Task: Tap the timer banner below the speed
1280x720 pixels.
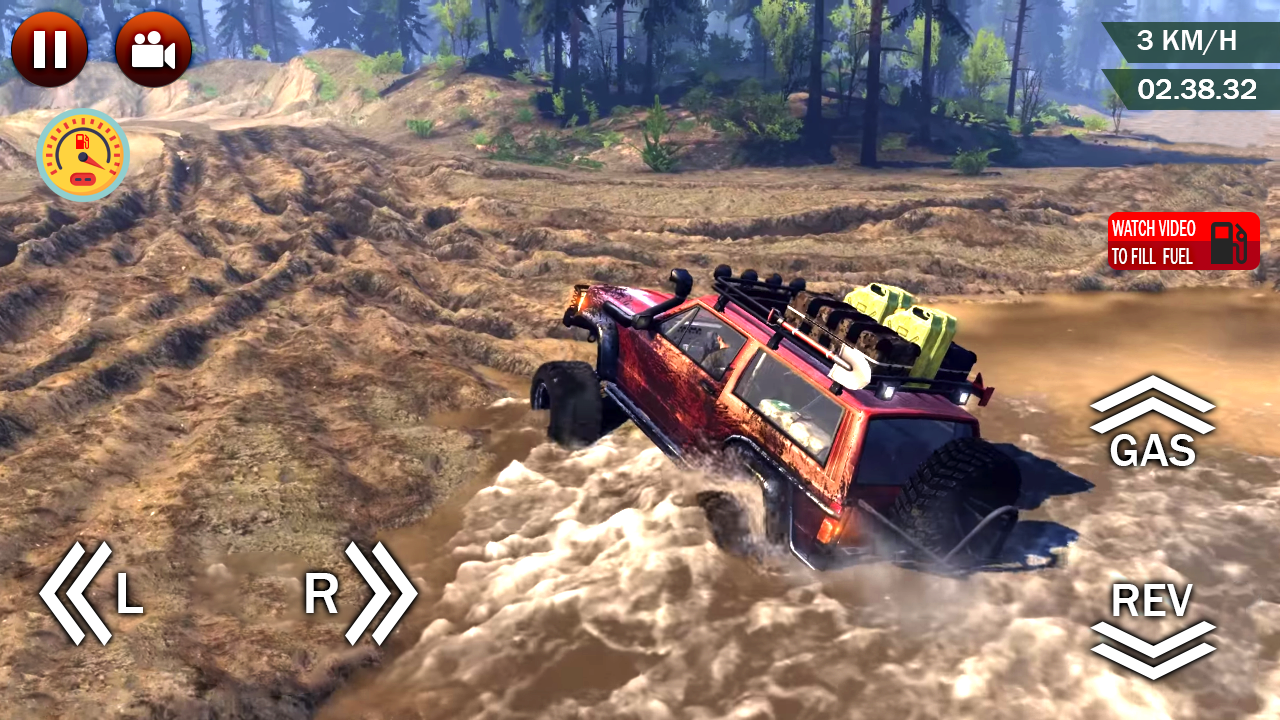Action: tap(1195, 89)
